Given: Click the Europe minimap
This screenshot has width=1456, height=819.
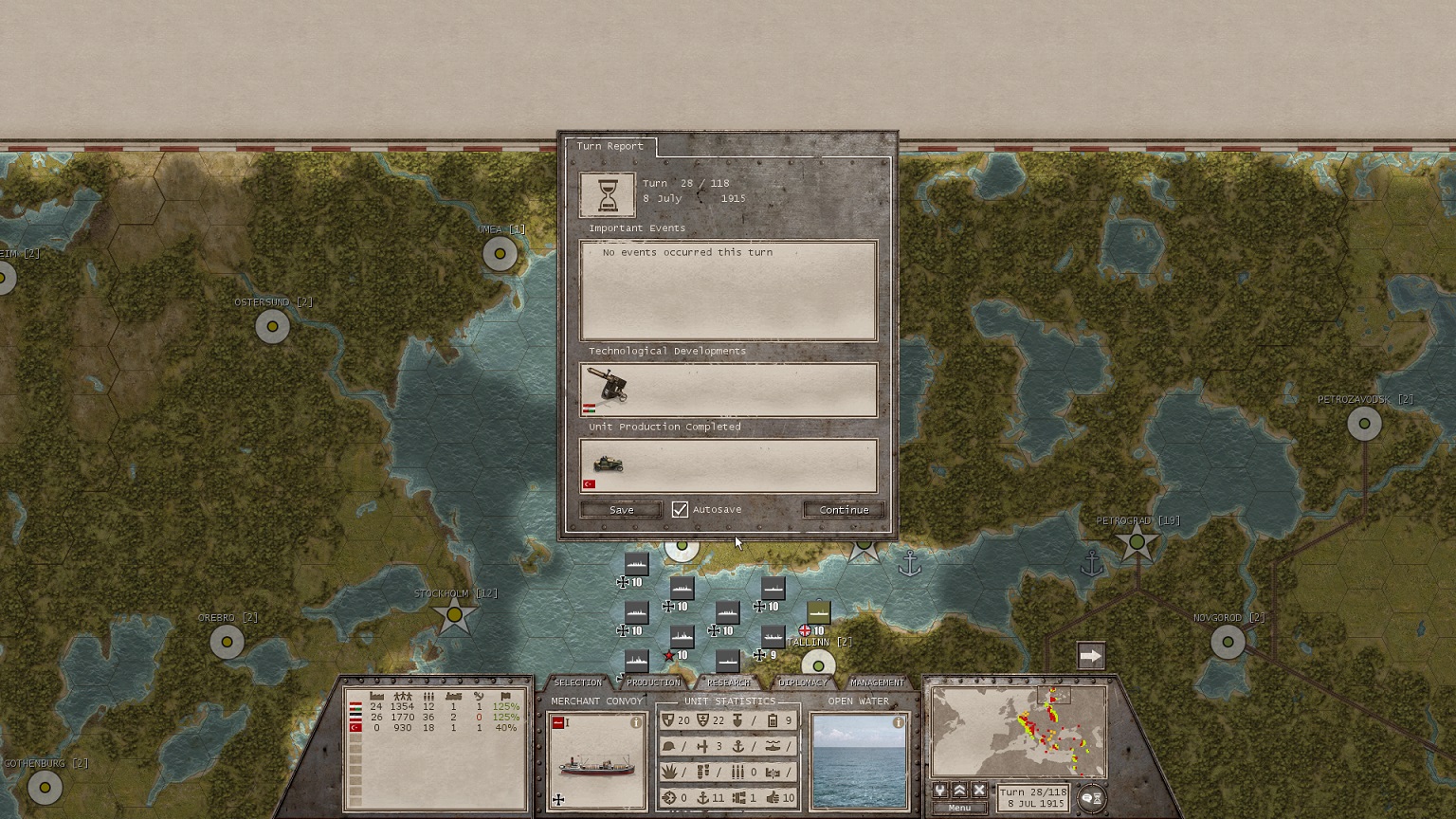Looking at the screenshot, I should click(x=1019, y=732).
